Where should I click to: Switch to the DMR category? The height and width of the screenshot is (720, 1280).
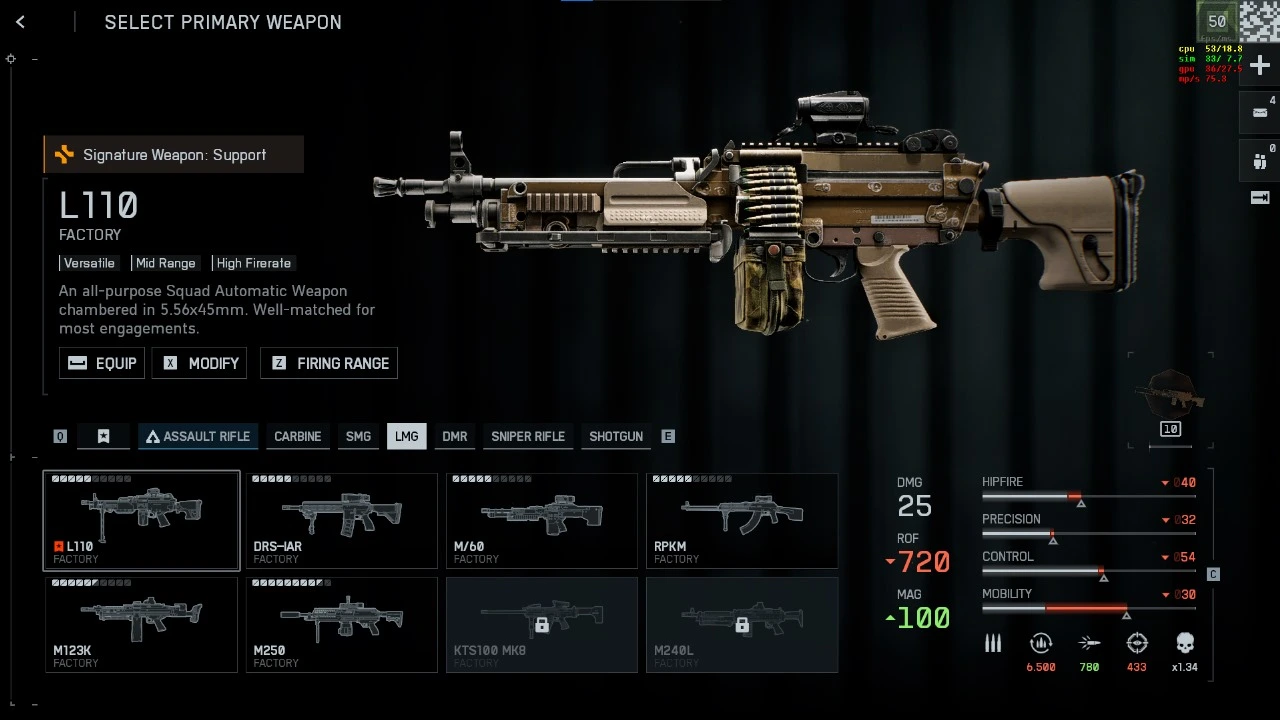point(455,436)
